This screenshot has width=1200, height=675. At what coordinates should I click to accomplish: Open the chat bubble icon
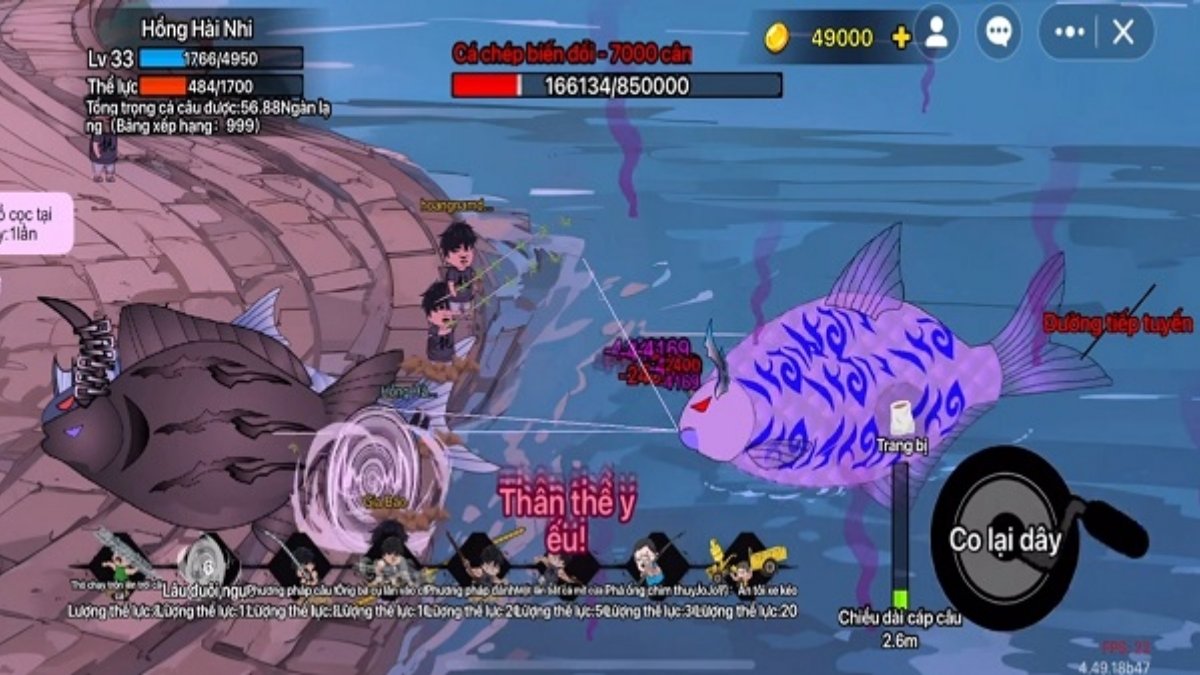point(998,32)
